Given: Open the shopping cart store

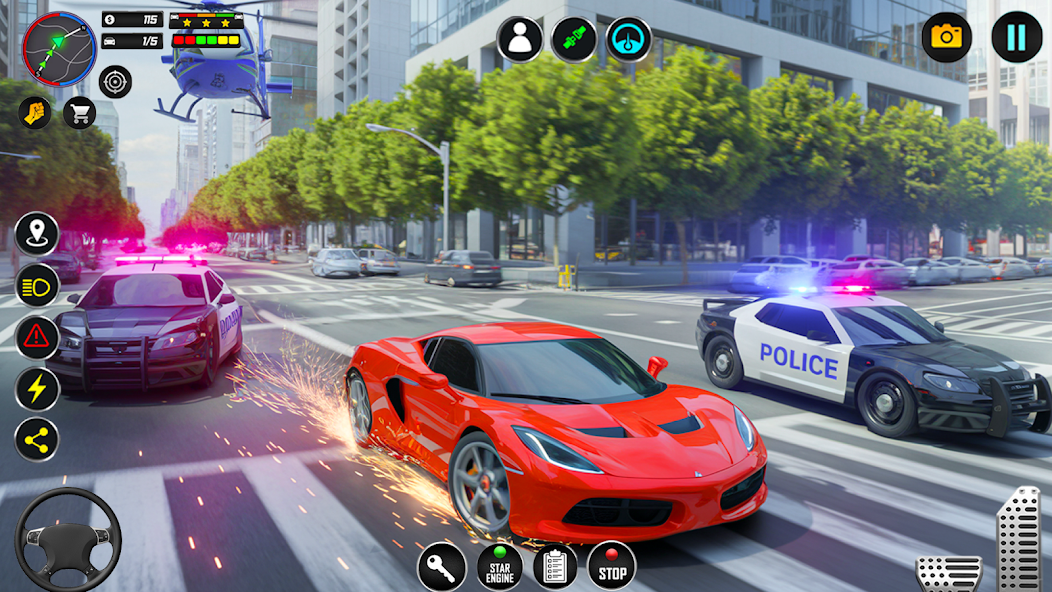Looking at the screenshot, I should (79, 112).
